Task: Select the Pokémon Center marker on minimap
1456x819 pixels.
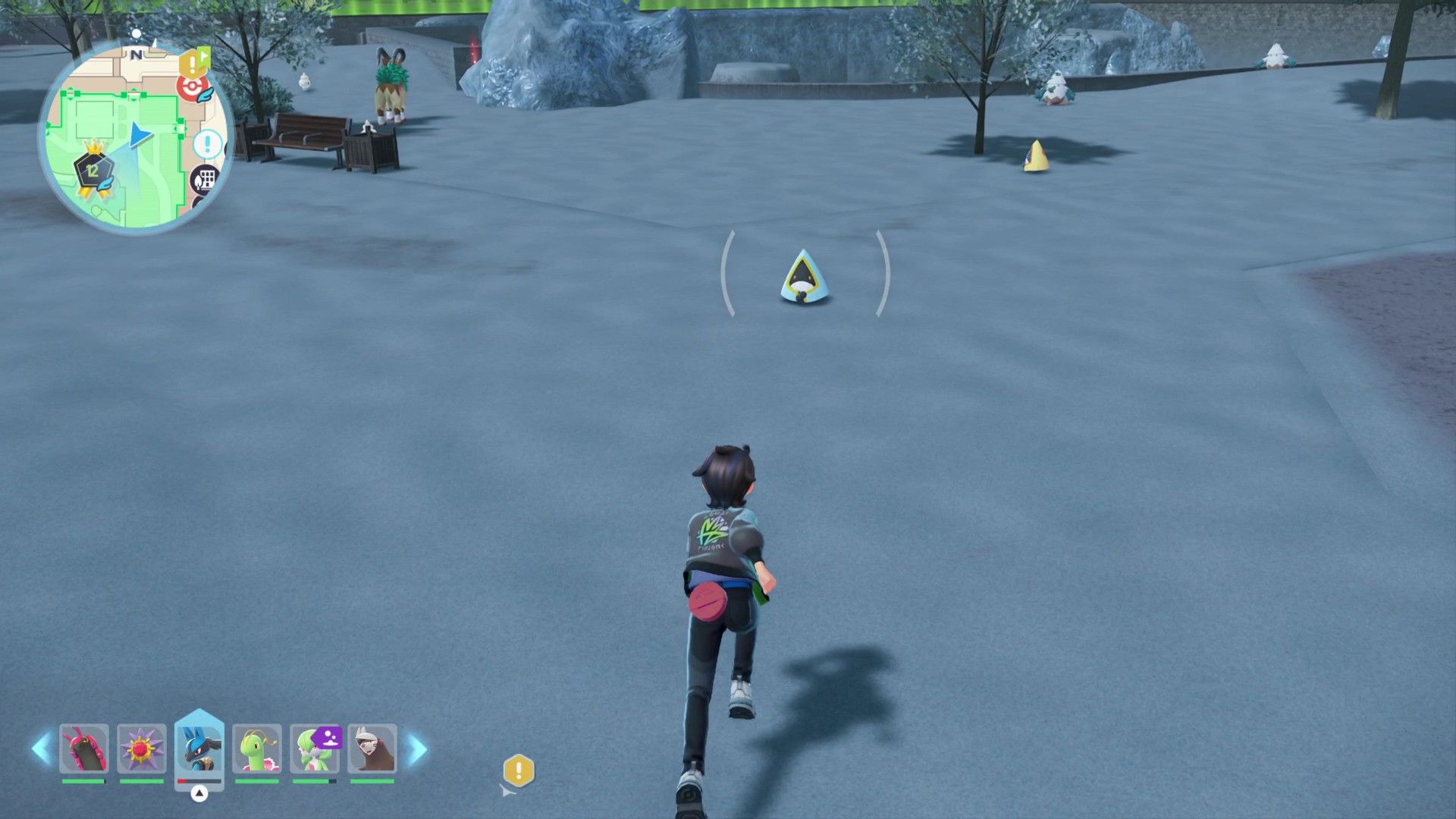Action: coord(193,87)
